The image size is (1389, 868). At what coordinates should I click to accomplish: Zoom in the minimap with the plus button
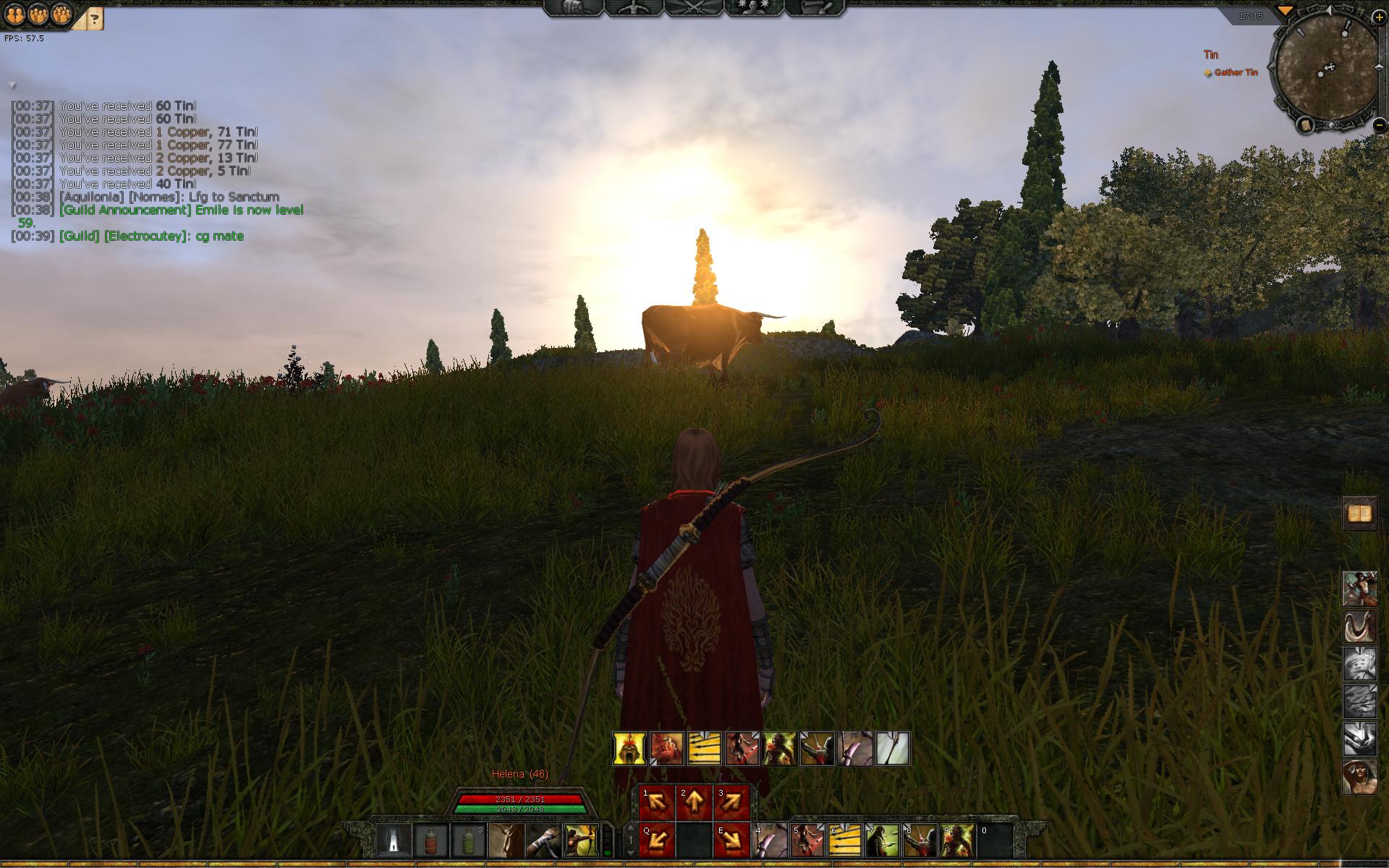point(1380,17)
